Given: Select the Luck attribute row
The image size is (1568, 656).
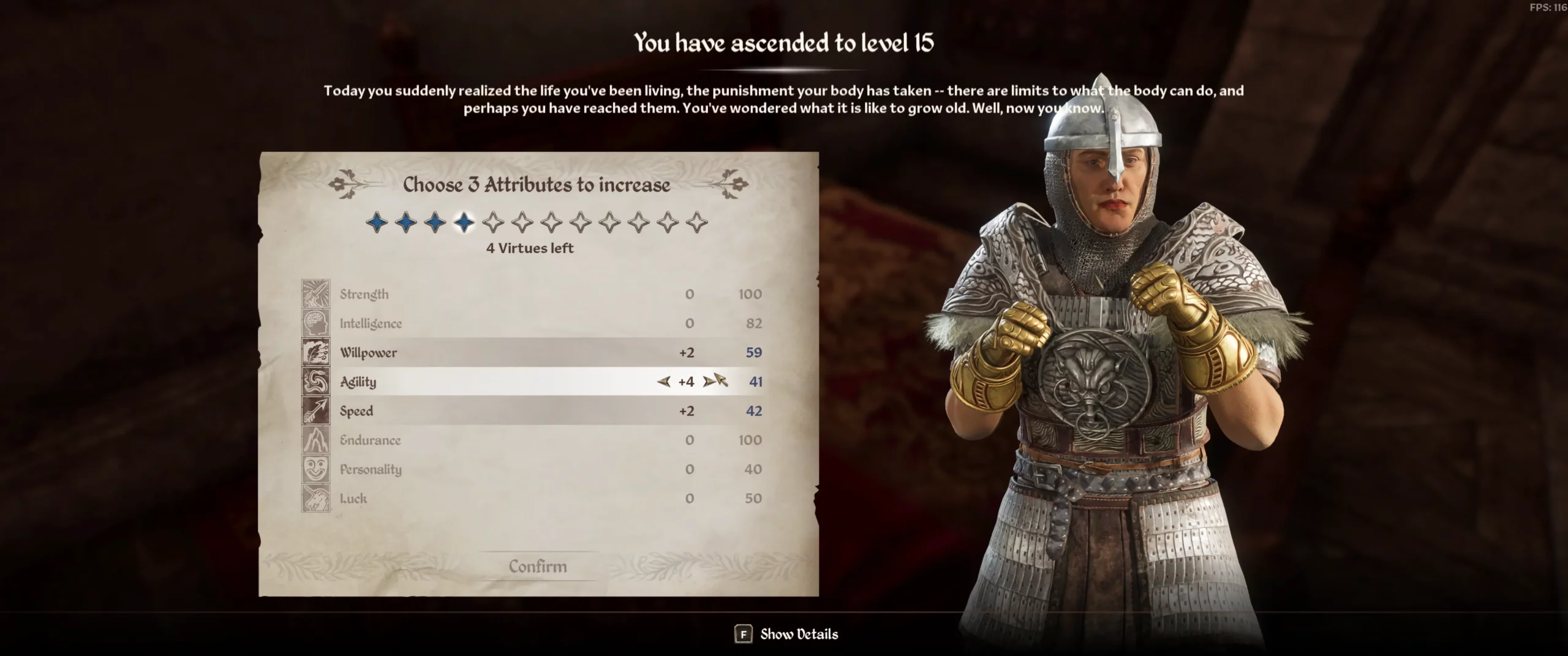Looking at the screenshot, I should pyautogui.click(x=532, y=499).
